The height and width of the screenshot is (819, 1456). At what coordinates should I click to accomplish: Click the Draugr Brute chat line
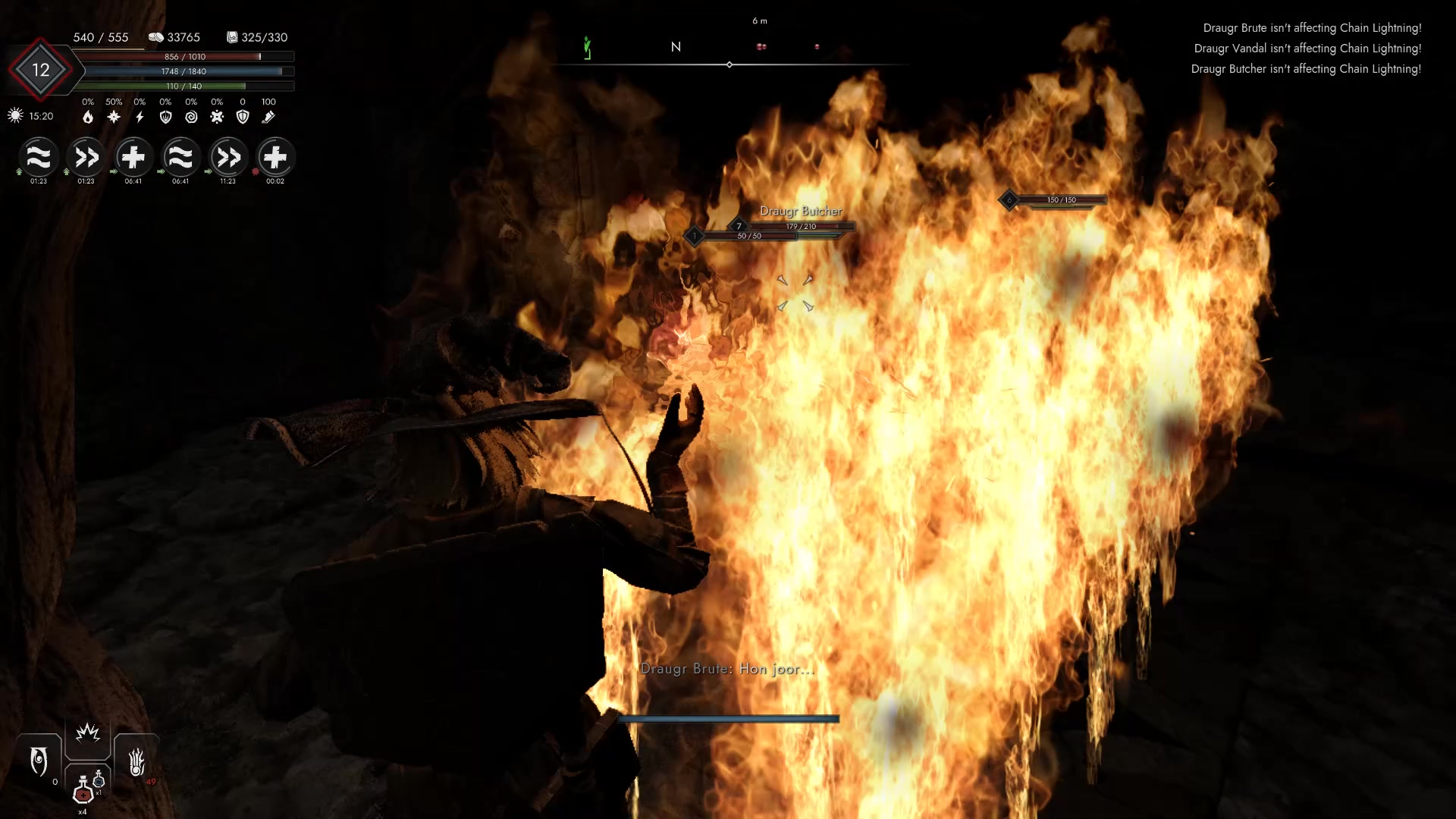727,669
